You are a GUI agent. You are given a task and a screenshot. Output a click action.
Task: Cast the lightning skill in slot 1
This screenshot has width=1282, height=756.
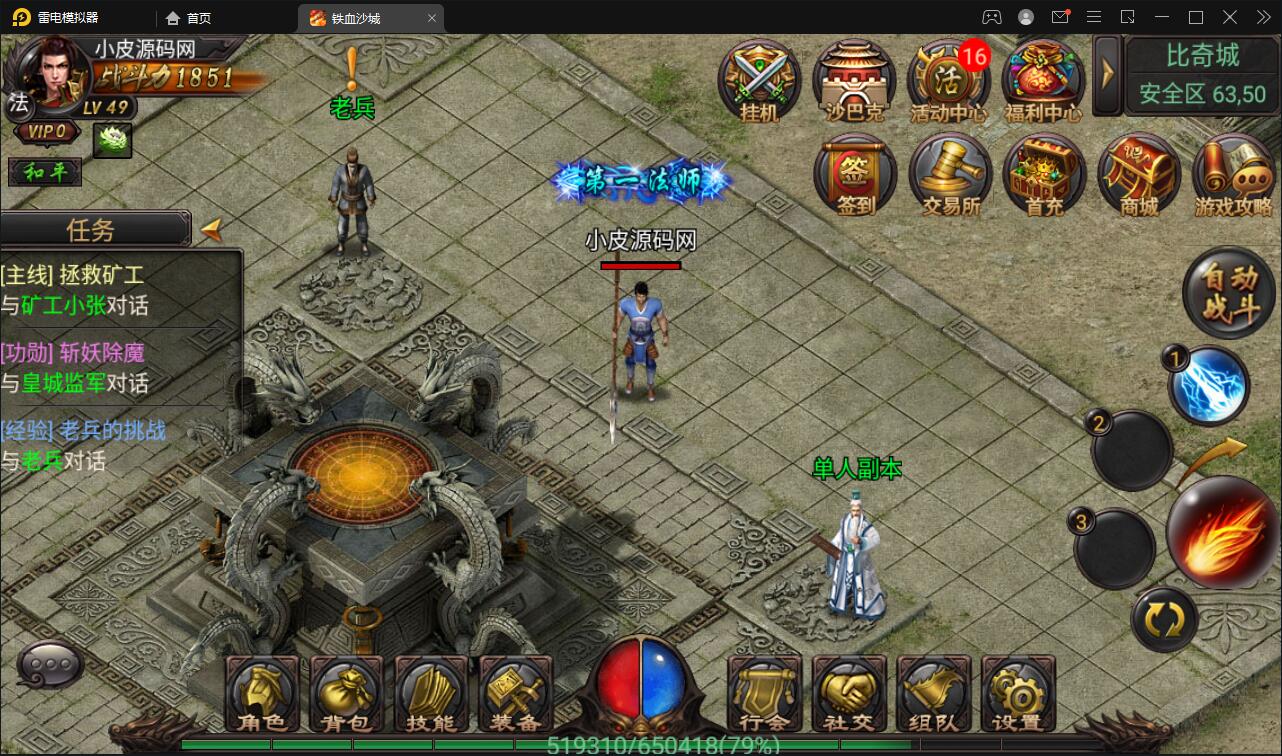tap(1208, 386)
